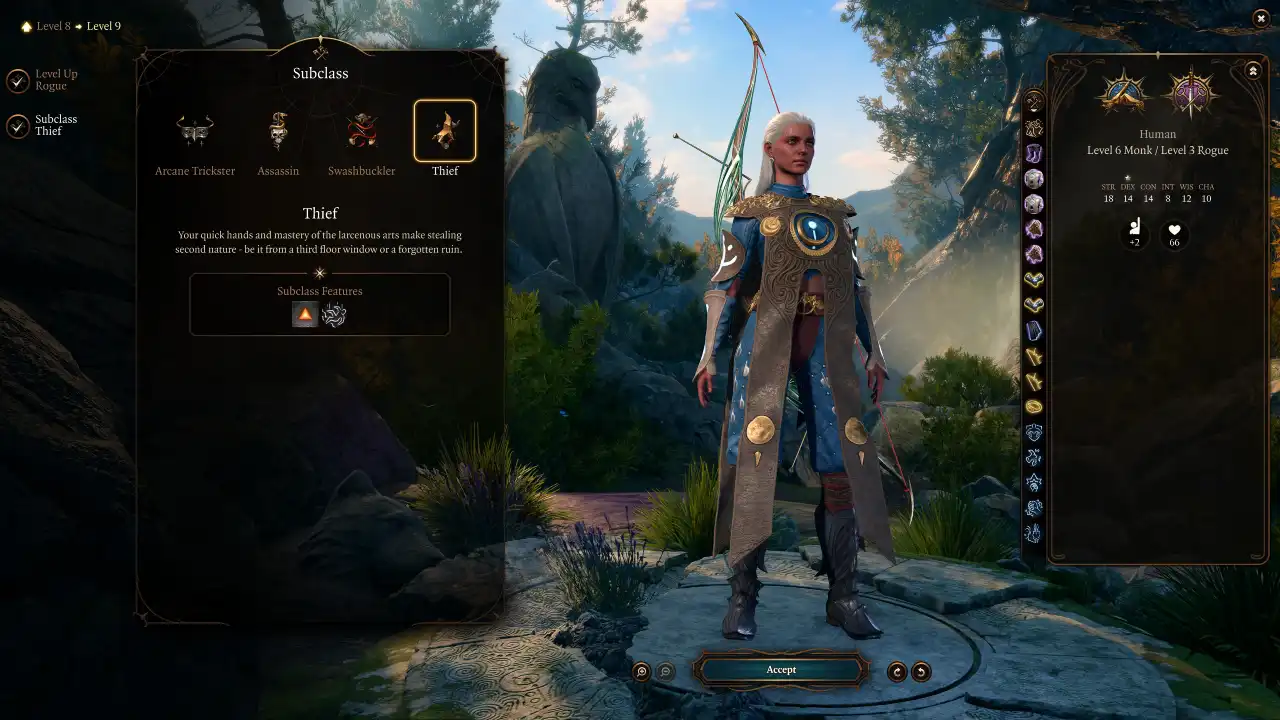Viewport: 1280px width, 720px height.
Task: Zoom out on the character model
Action: [x=666, y=670]
